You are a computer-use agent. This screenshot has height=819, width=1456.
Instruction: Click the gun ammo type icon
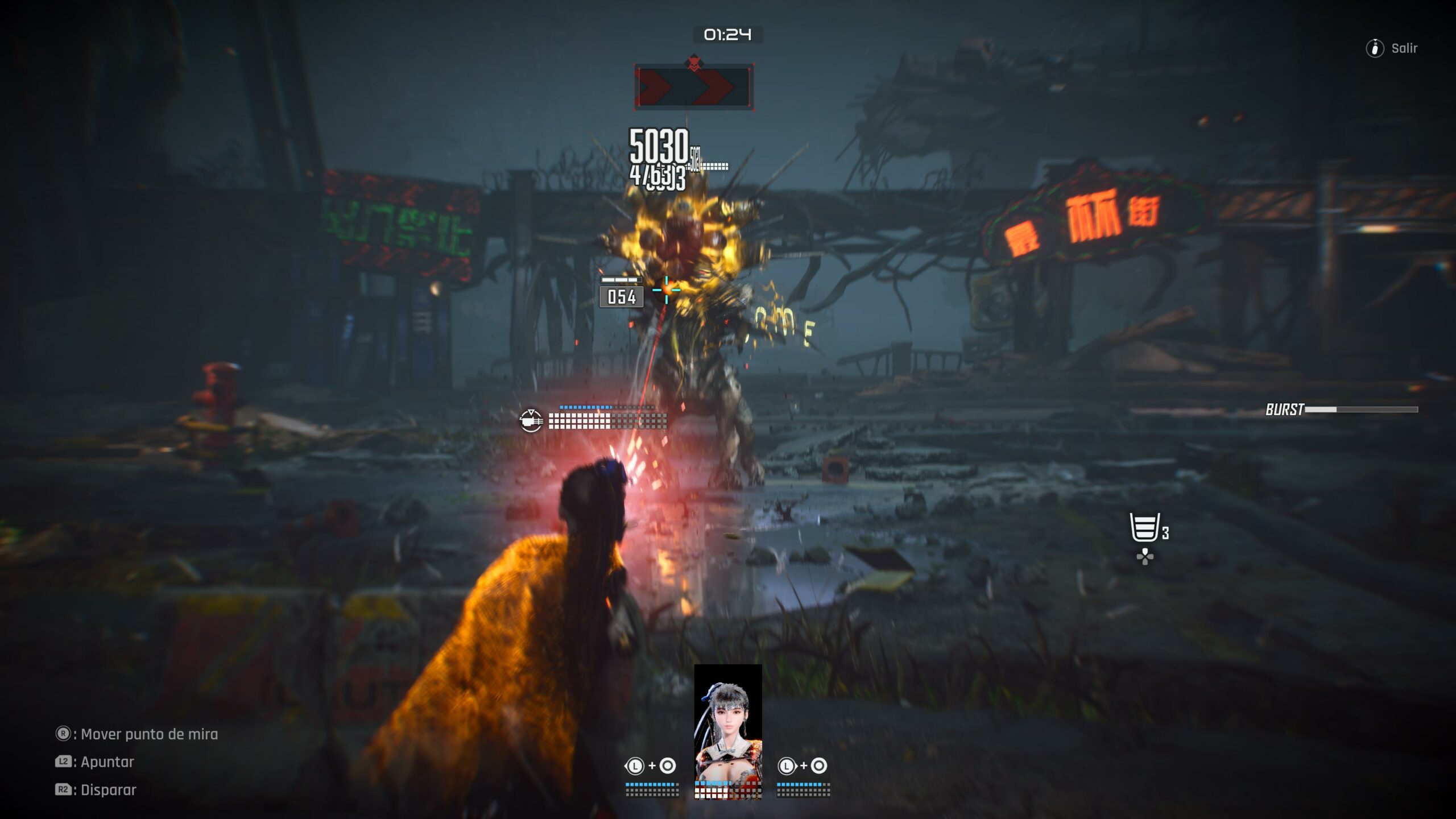pos(531,421)
